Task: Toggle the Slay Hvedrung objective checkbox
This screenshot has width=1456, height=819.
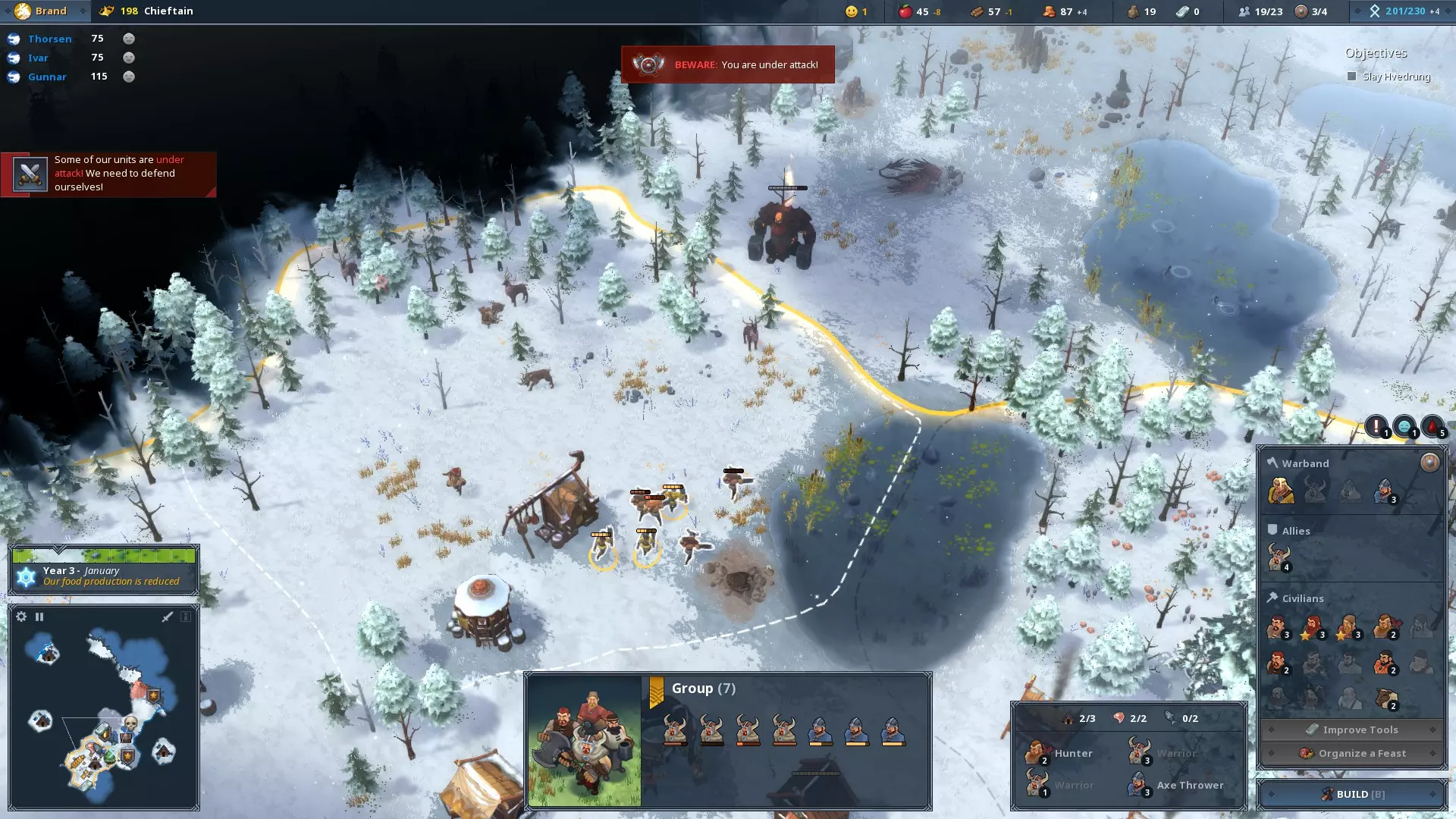Action: pos(1351,77)
